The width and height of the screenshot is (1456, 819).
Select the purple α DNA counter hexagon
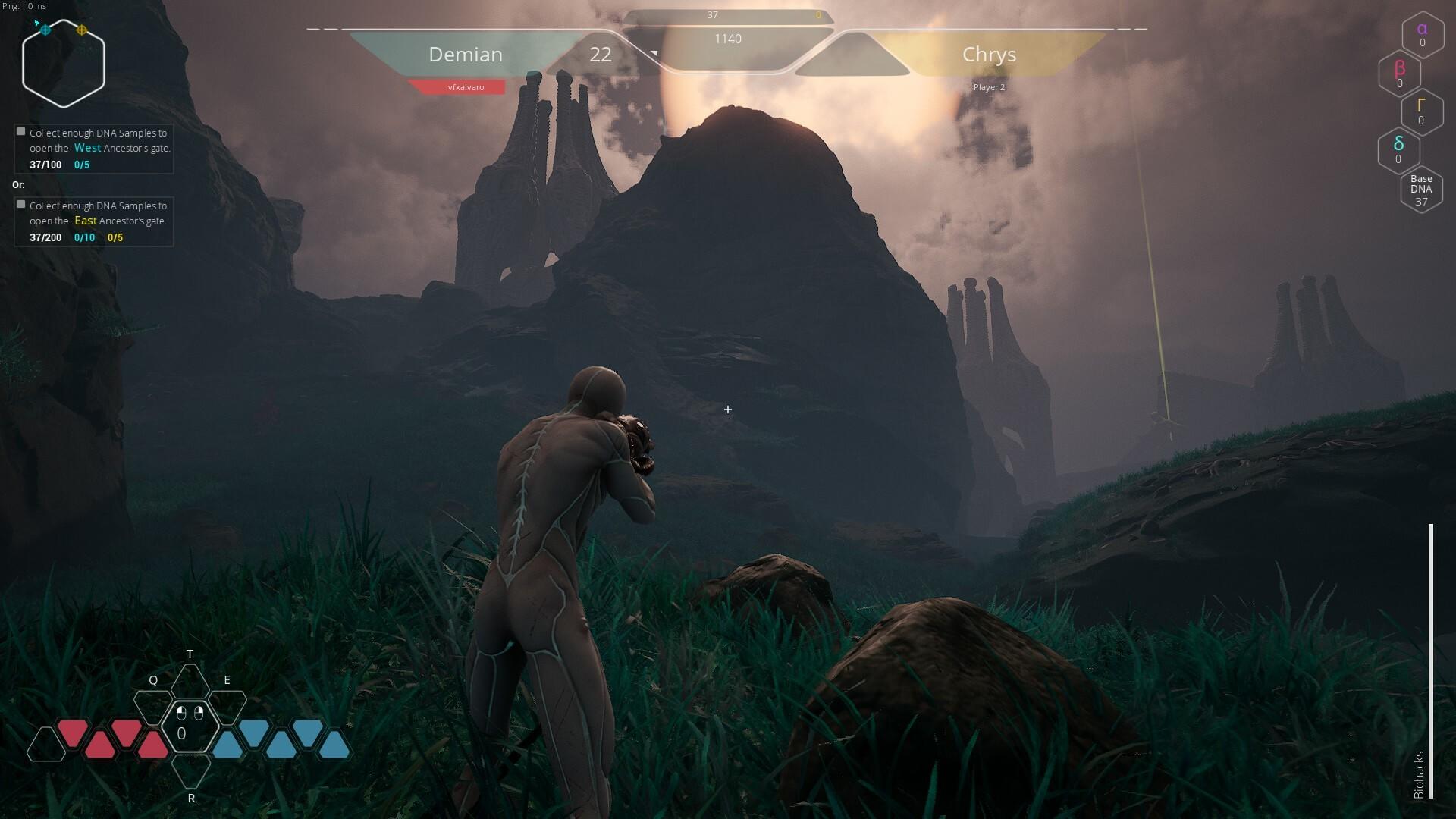pyautogui.click(x=1421, y=34)
